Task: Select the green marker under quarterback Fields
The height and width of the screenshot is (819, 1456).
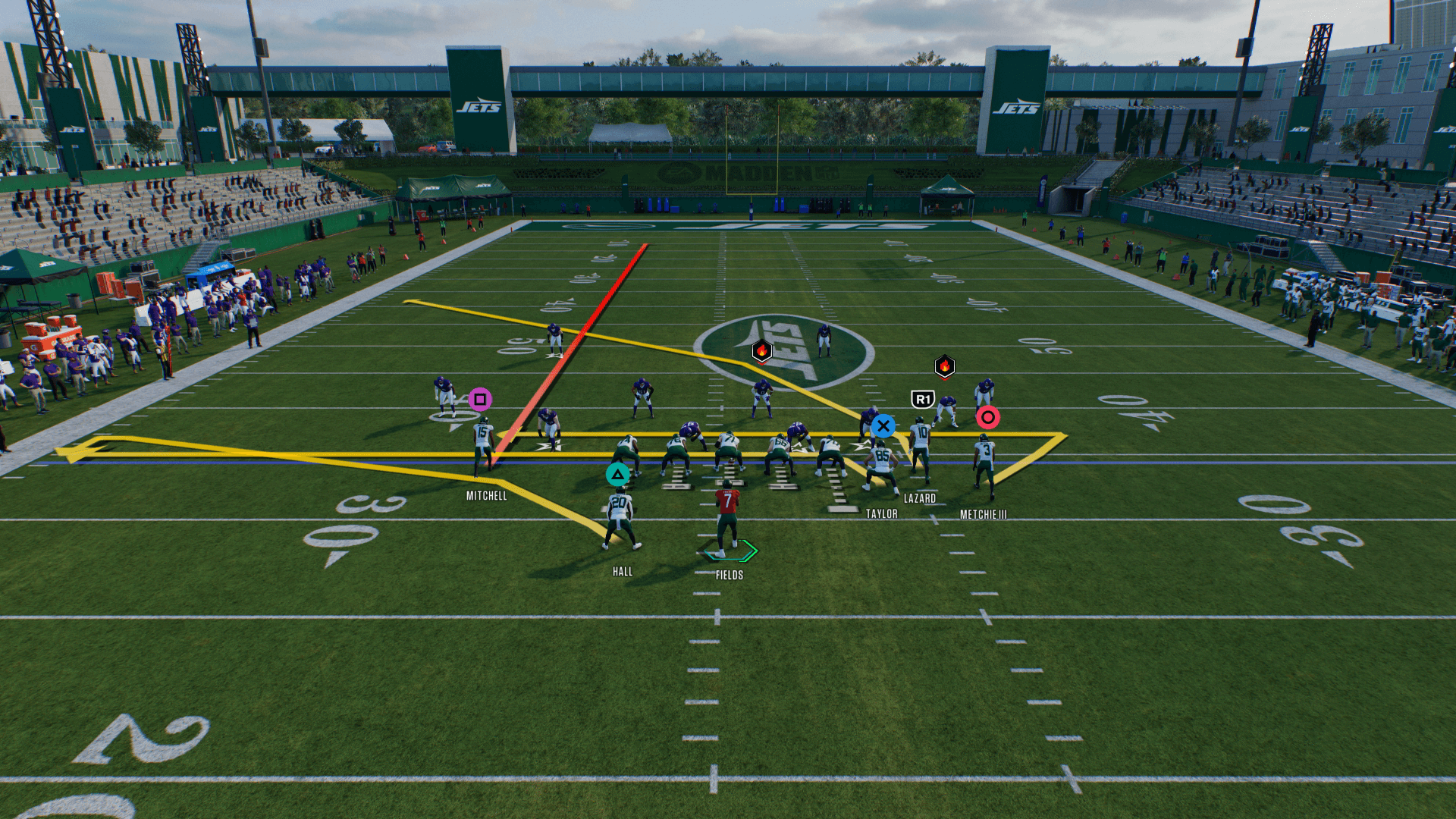Action: click(730, 551)
